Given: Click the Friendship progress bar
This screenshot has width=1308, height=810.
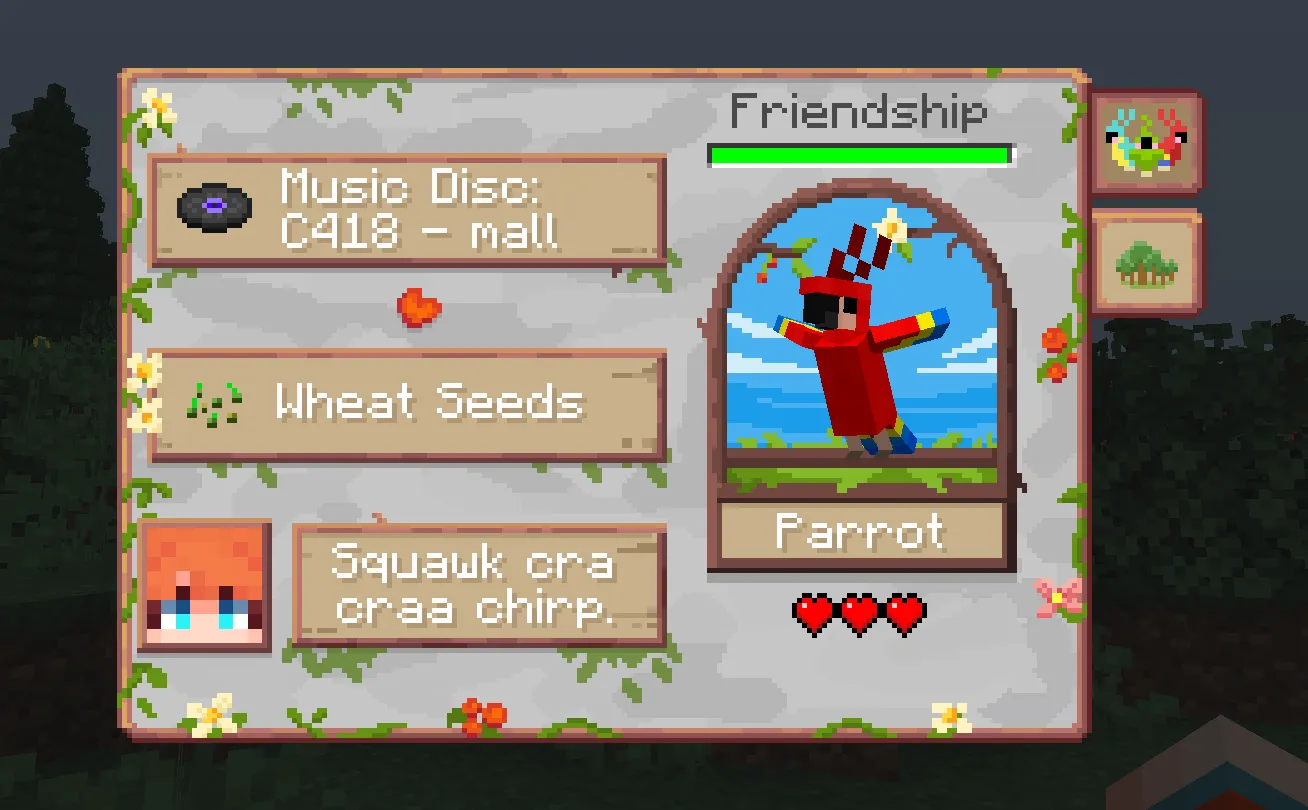Looking at the screenshot, I should click(860, 154).
